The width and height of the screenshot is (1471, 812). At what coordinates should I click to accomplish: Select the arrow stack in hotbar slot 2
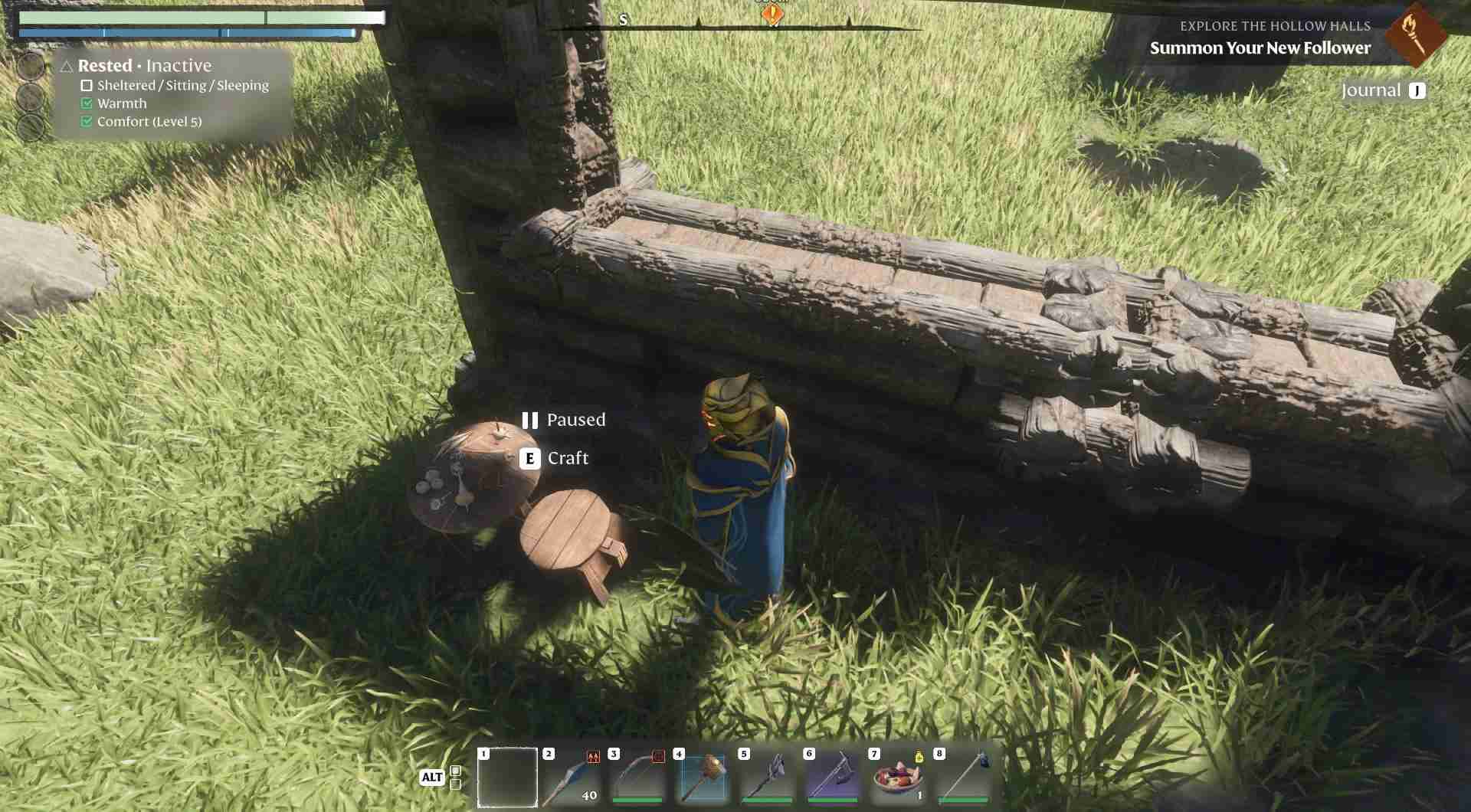[x=572, y=777]
